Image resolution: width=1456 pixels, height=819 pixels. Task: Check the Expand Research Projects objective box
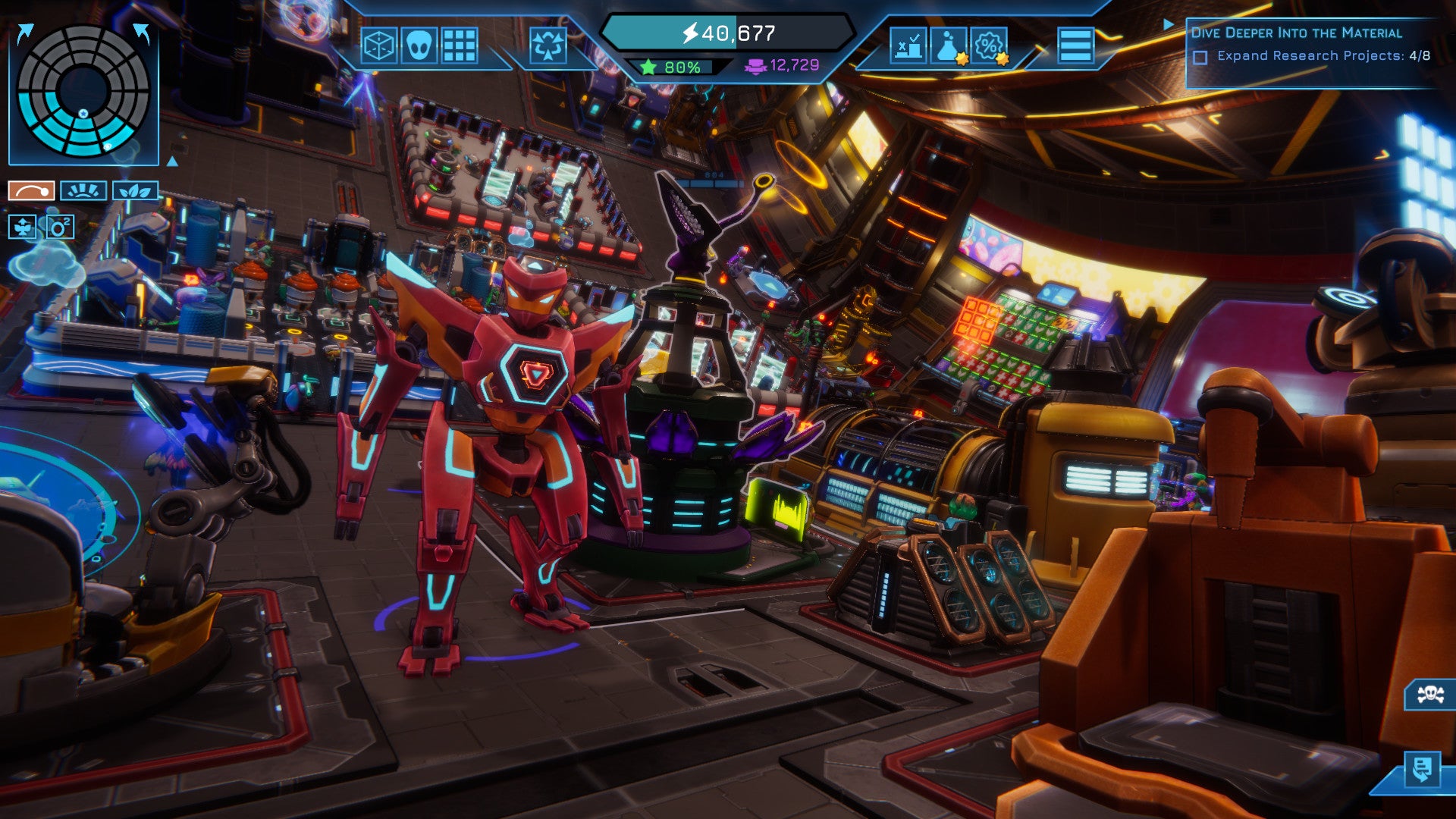click(x=1200, y=56)
